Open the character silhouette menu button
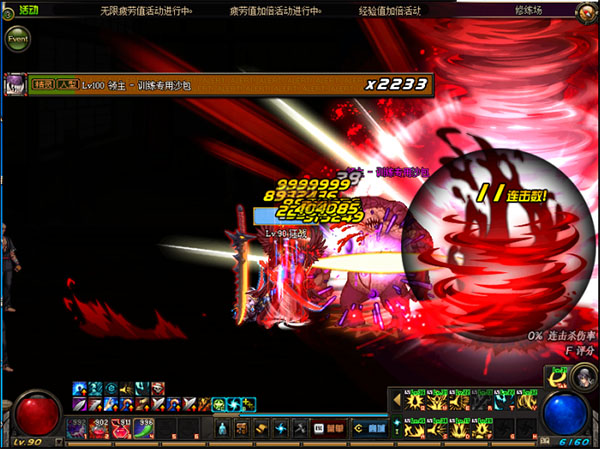 [x=222, y=428]
